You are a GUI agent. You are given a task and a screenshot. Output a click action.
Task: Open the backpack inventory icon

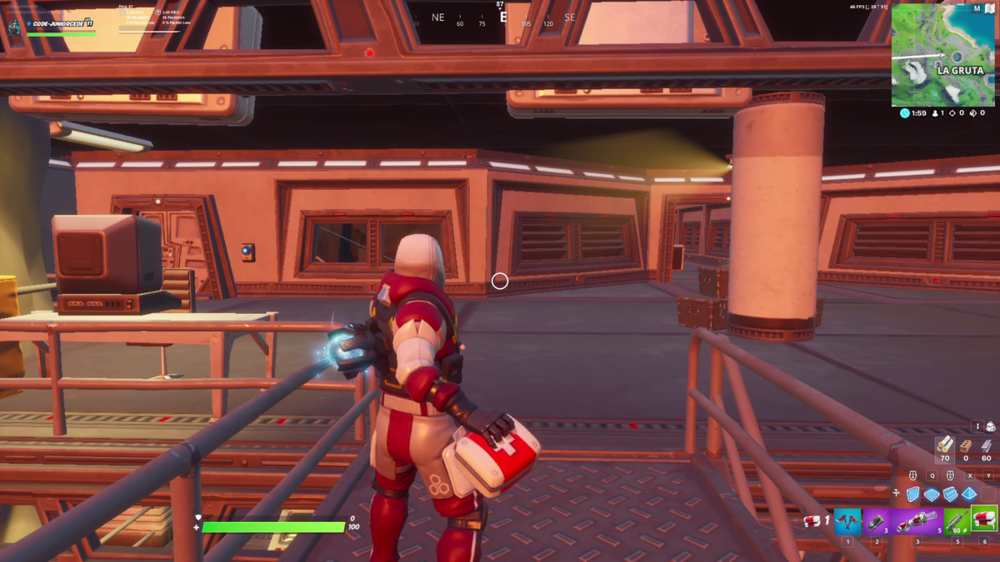990,427
